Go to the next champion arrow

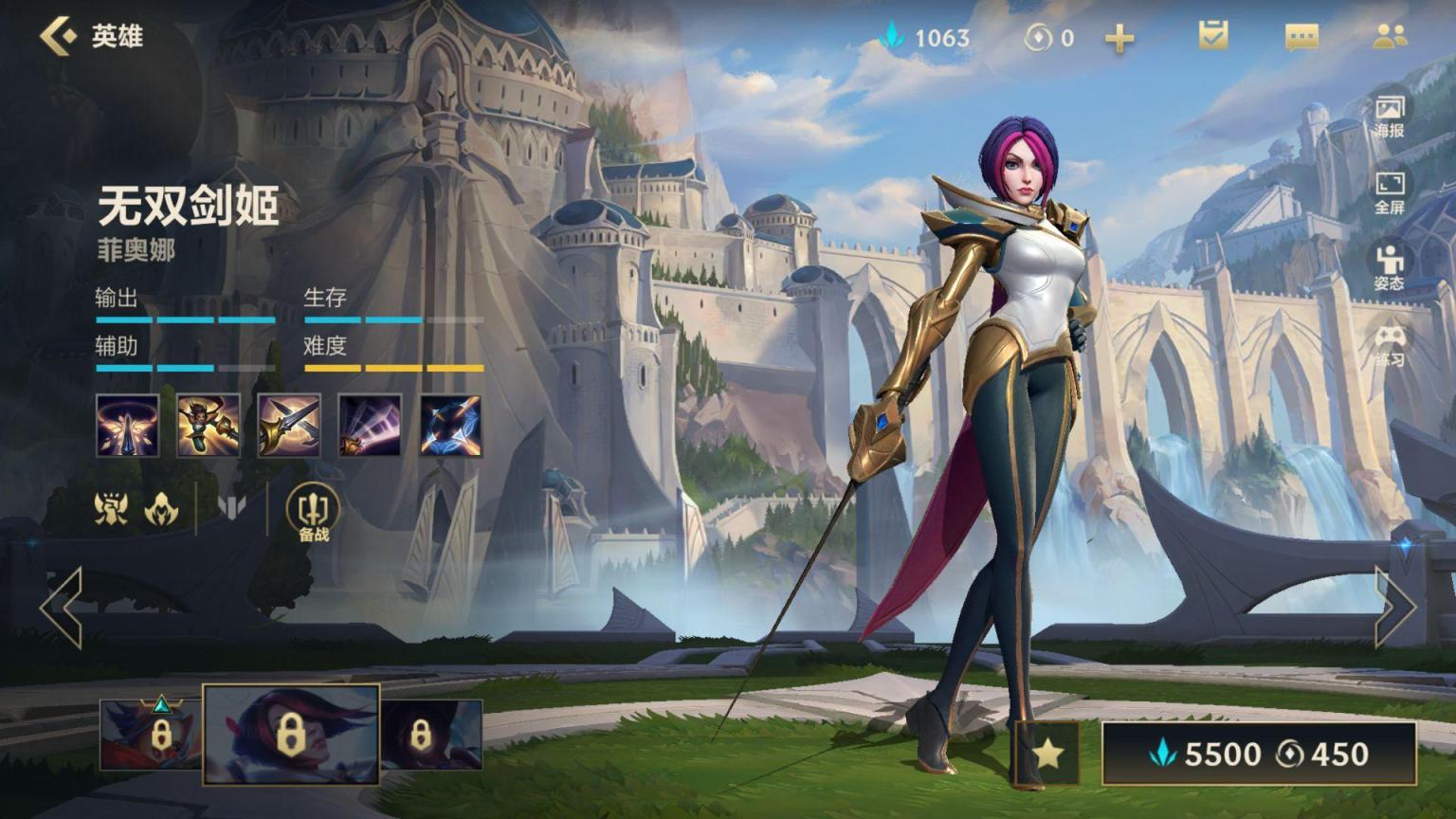click(1395, 608)
